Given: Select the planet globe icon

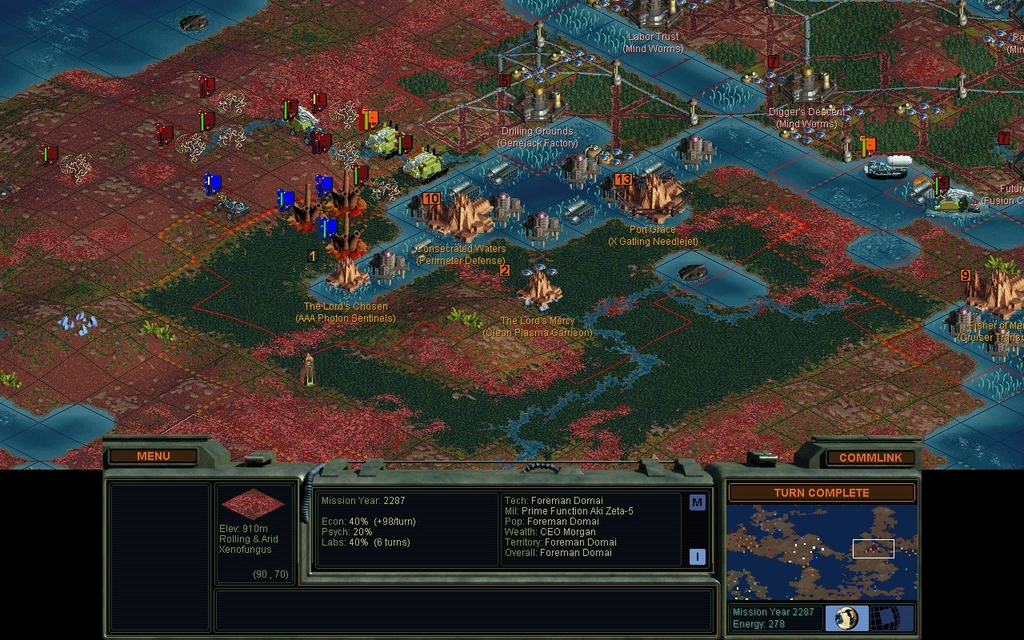Looking at the screenshot, I should tap(847, 617).
